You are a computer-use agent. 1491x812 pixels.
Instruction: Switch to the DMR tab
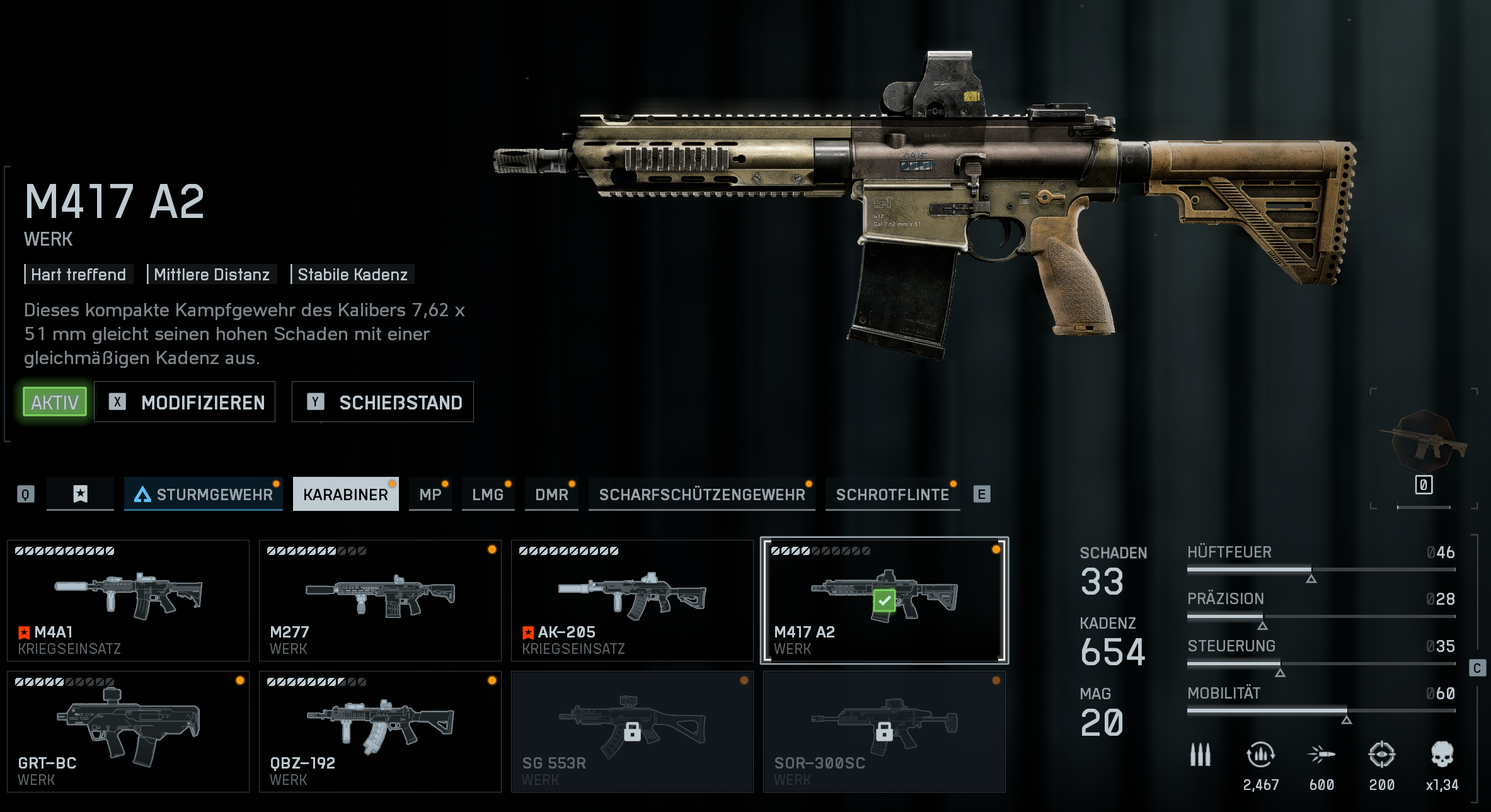click(551, 495)
